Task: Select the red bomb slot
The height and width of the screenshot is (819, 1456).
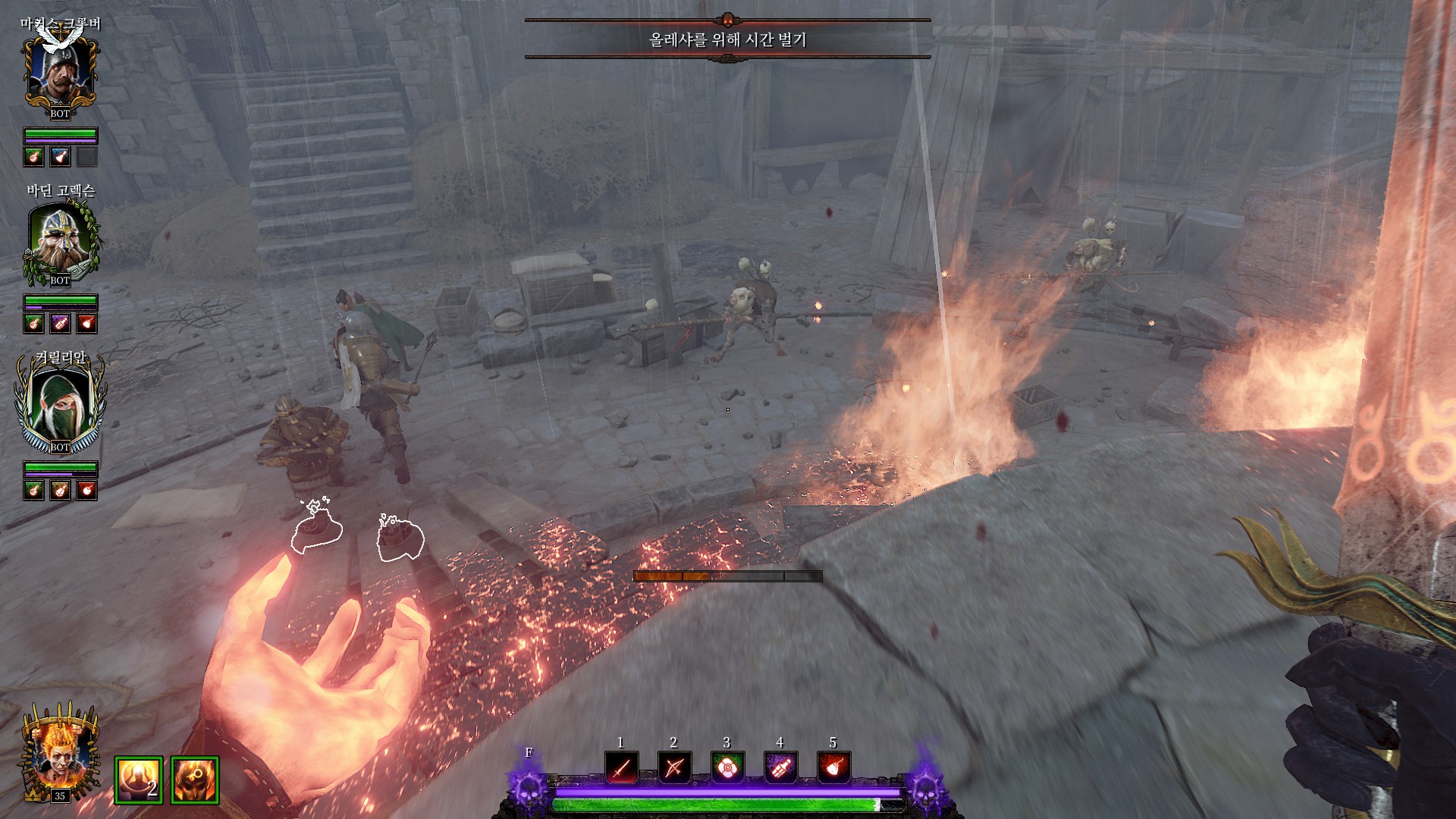Action: 833,767
